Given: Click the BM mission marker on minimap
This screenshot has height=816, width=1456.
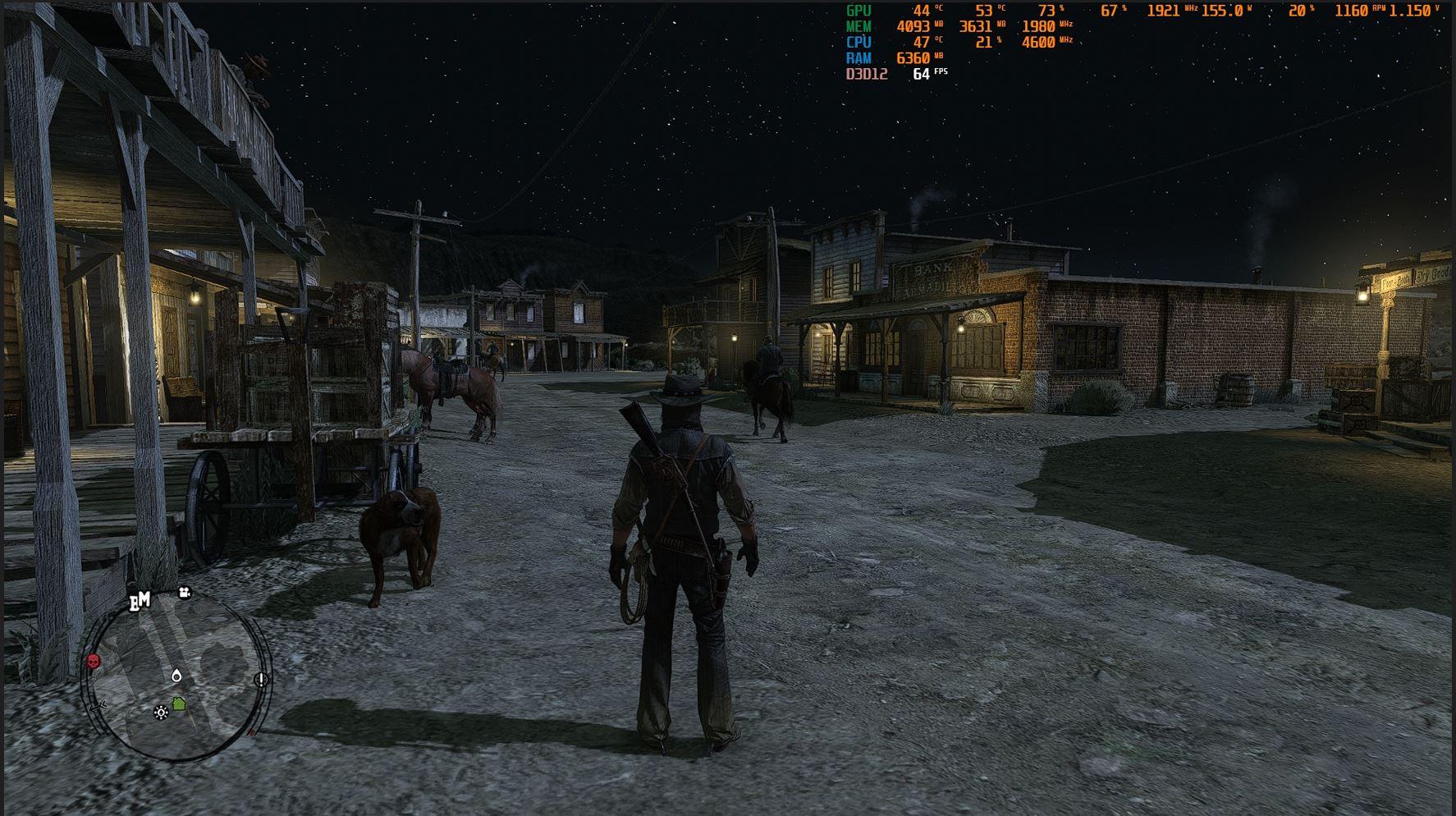Looking at the screenshot, I should tap(140, 601).
